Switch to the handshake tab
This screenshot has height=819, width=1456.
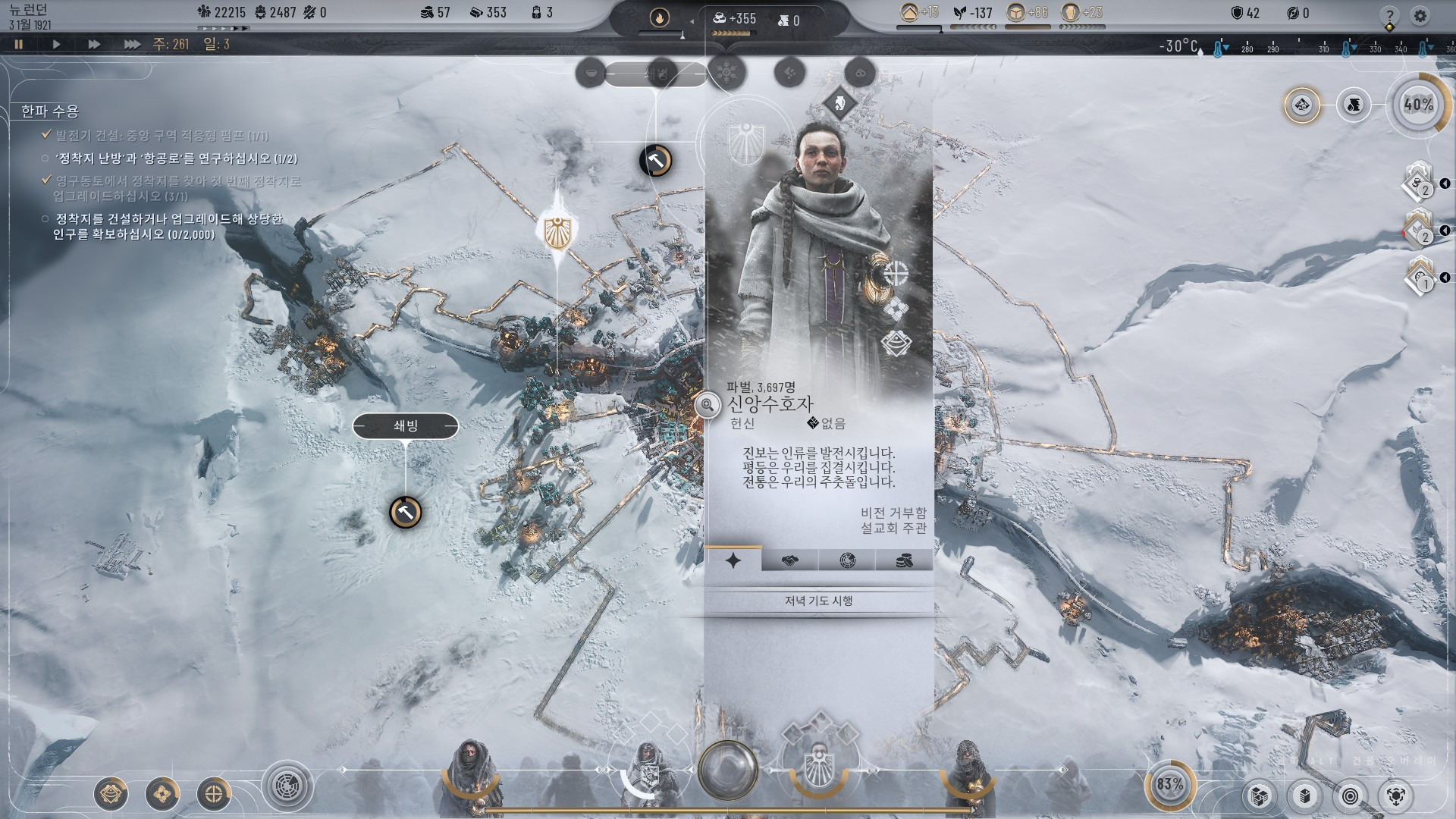click(x=789, y=560)
